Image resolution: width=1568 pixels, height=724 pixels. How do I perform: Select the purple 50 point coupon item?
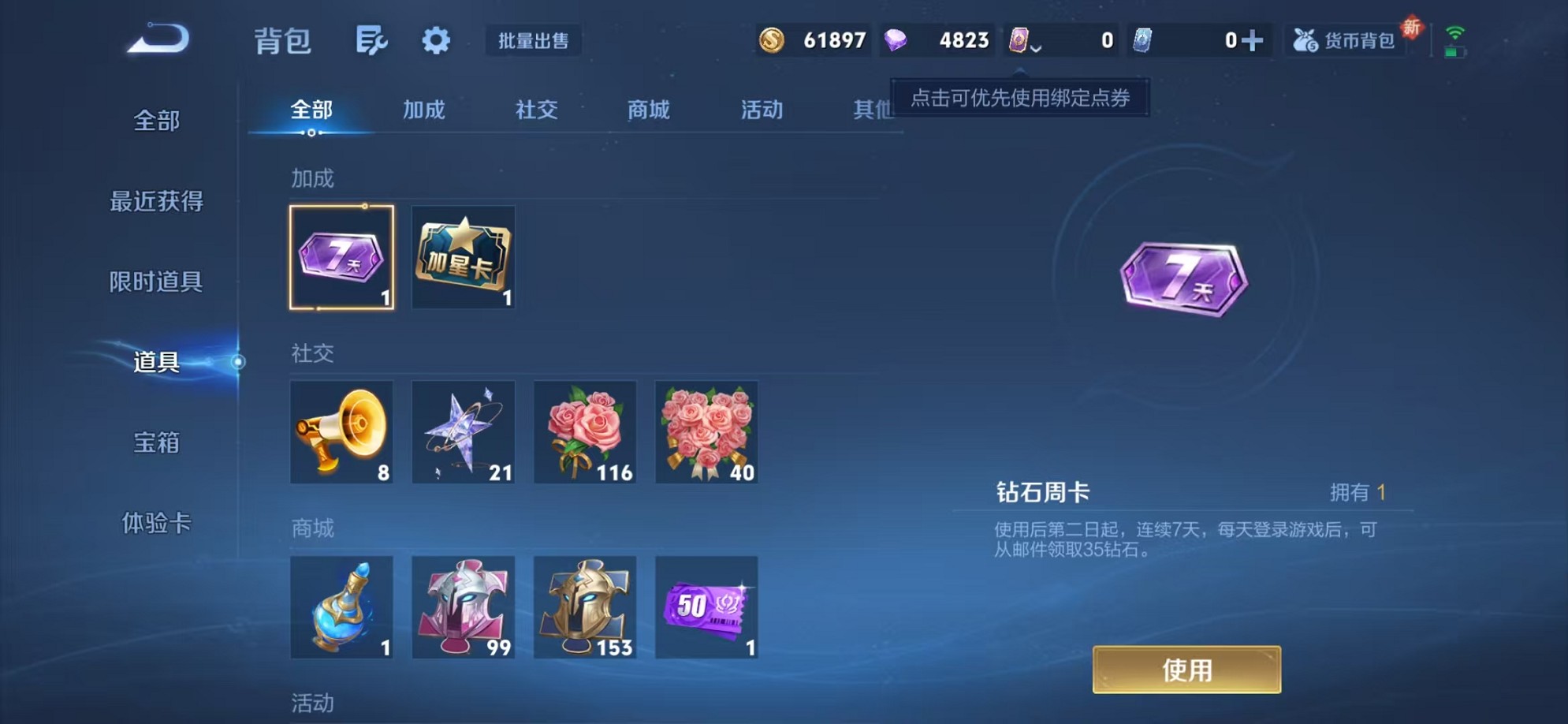(706, 607)
